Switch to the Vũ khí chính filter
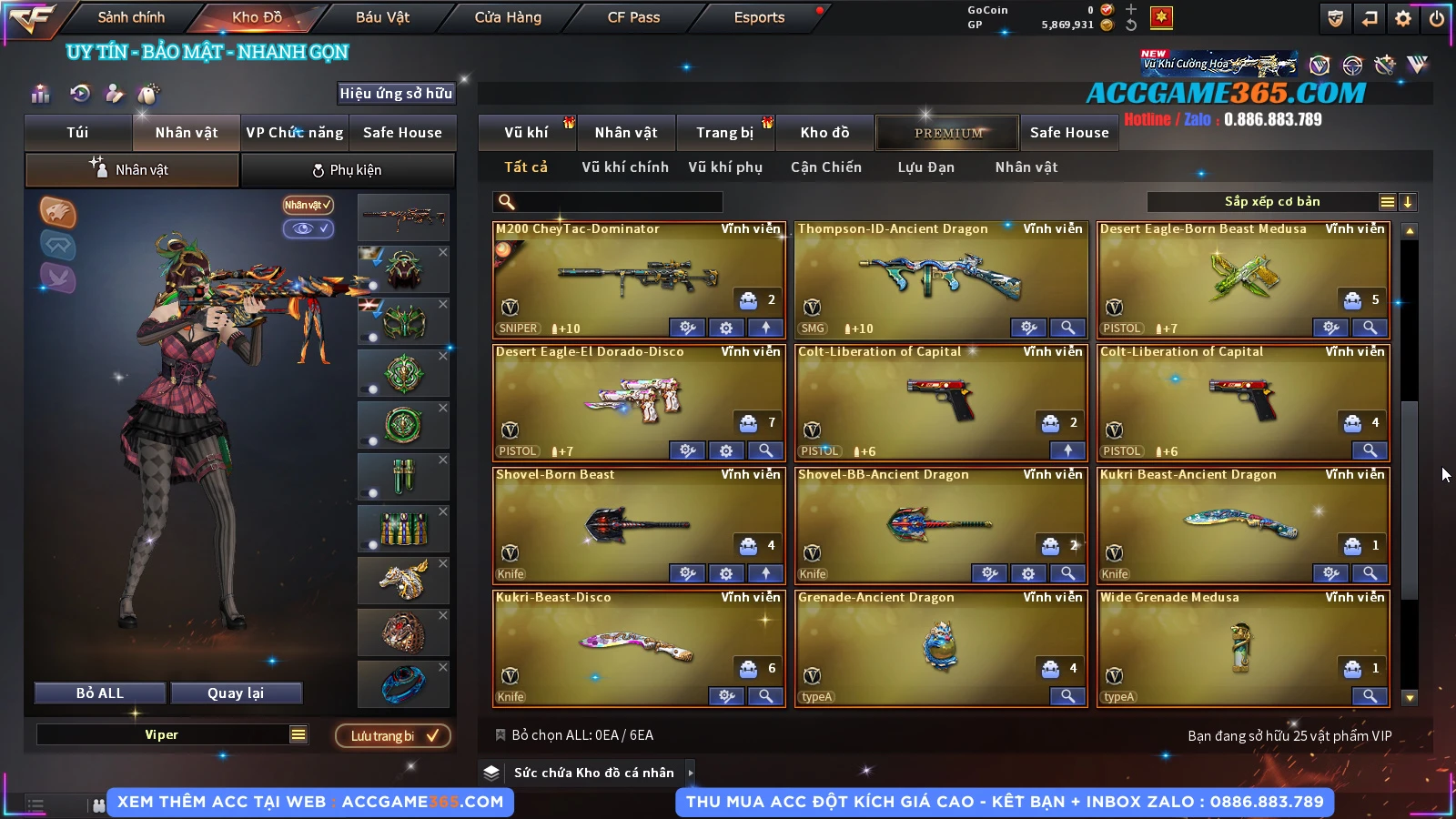Screen dimensions: 1456x819 pyautogui.click(x=625, y=167)
